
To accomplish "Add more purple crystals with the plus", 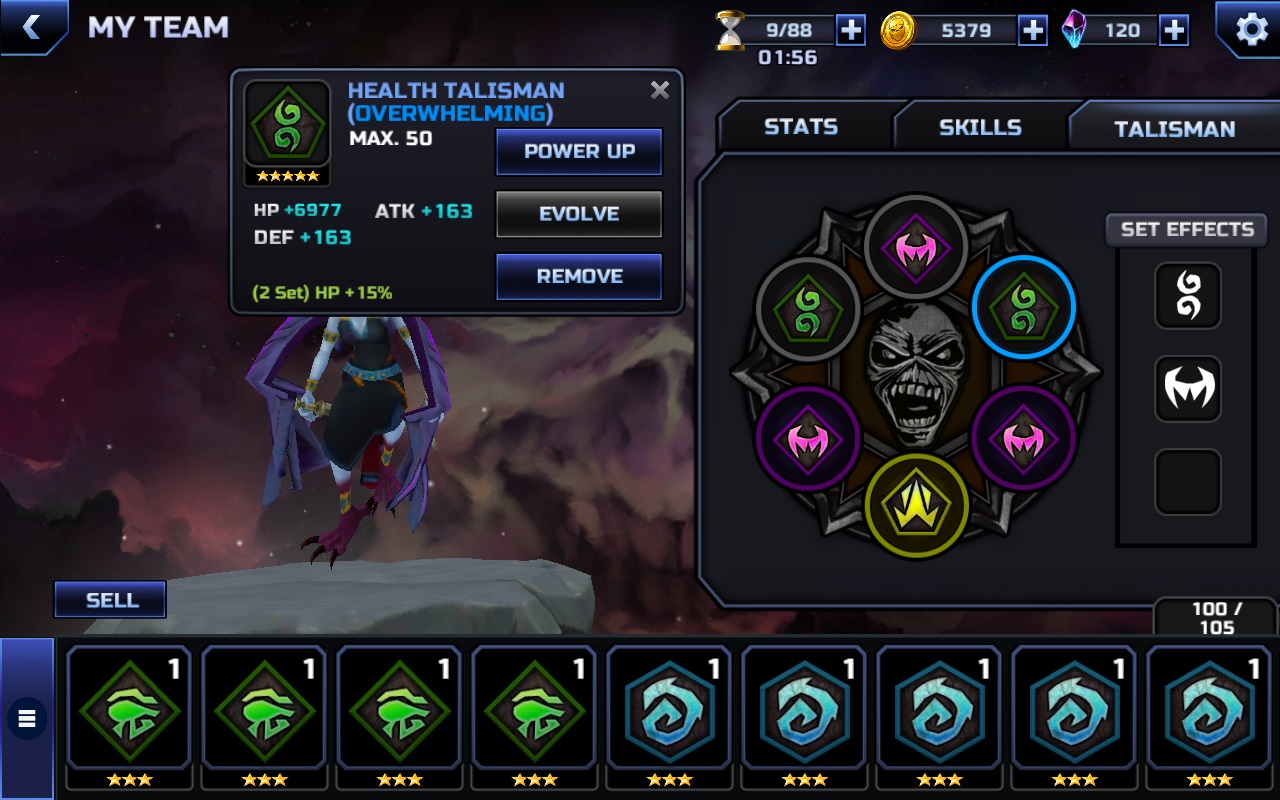I will tap(1174, 30).
